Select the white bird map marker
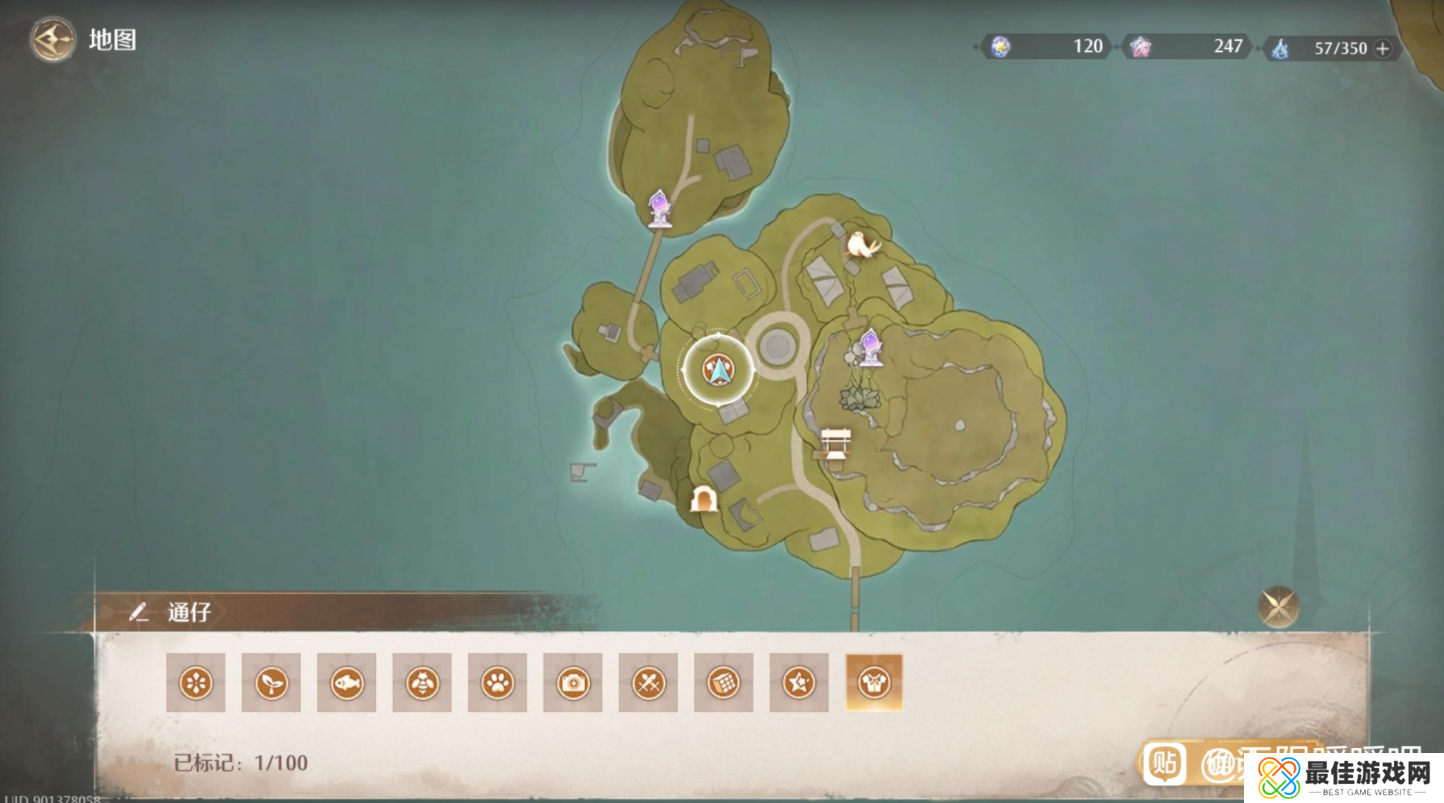The height and width of the screenshot is (803, 1444). [862, 244]
